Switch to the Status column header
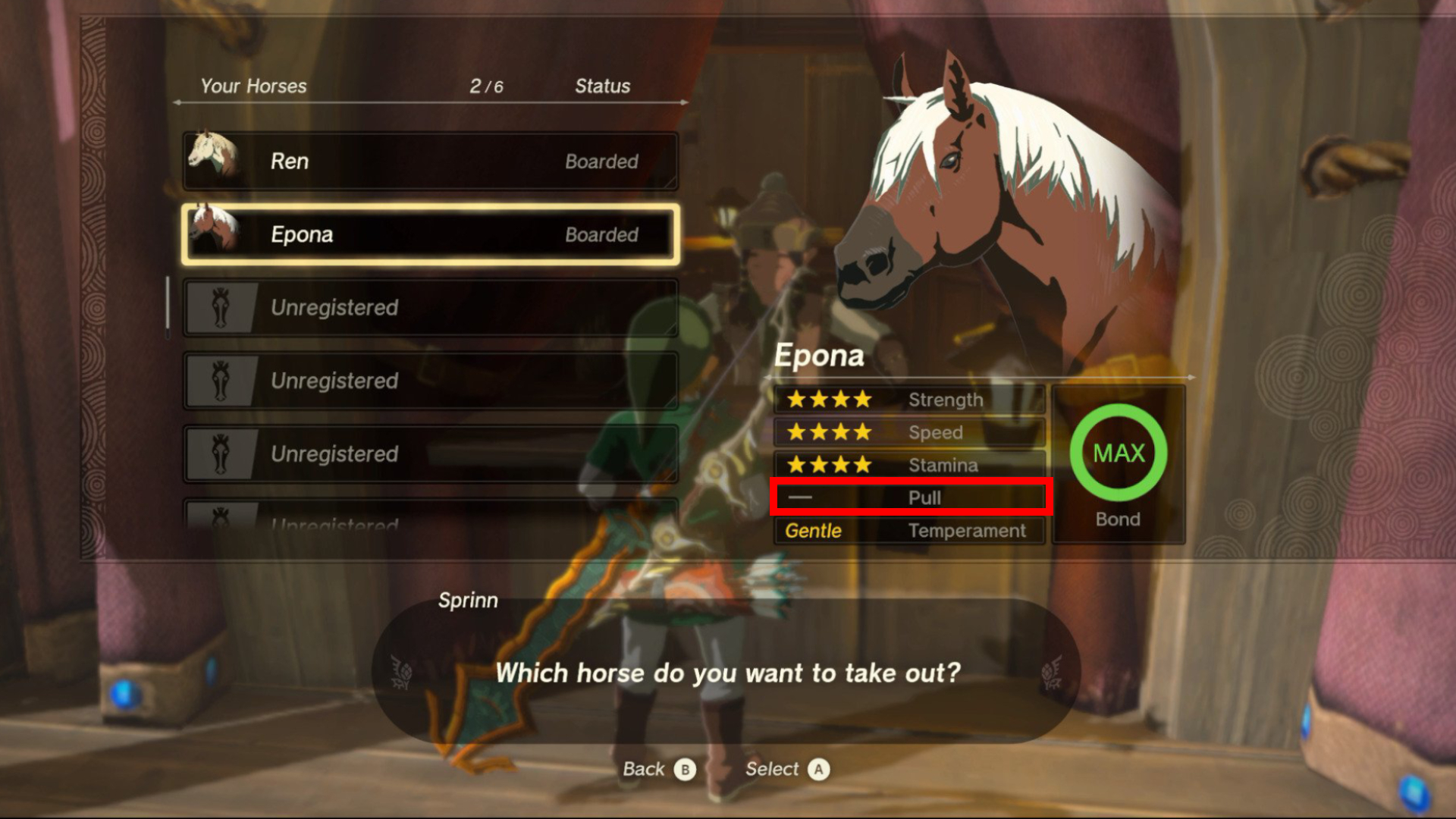 click(x=601, y=86)
